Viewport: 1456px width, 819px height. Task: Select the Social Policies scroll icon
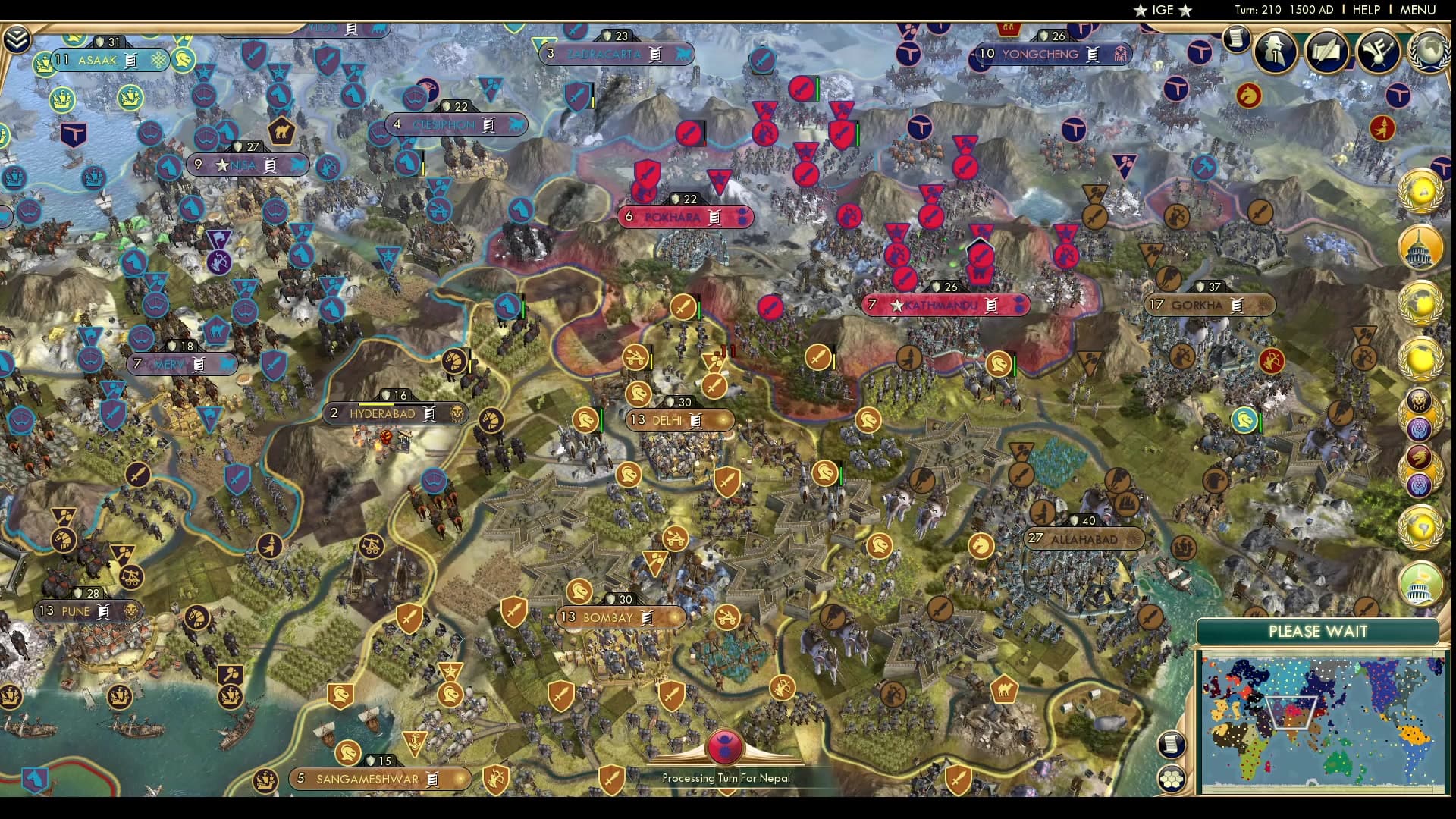tap(1326, 52)
